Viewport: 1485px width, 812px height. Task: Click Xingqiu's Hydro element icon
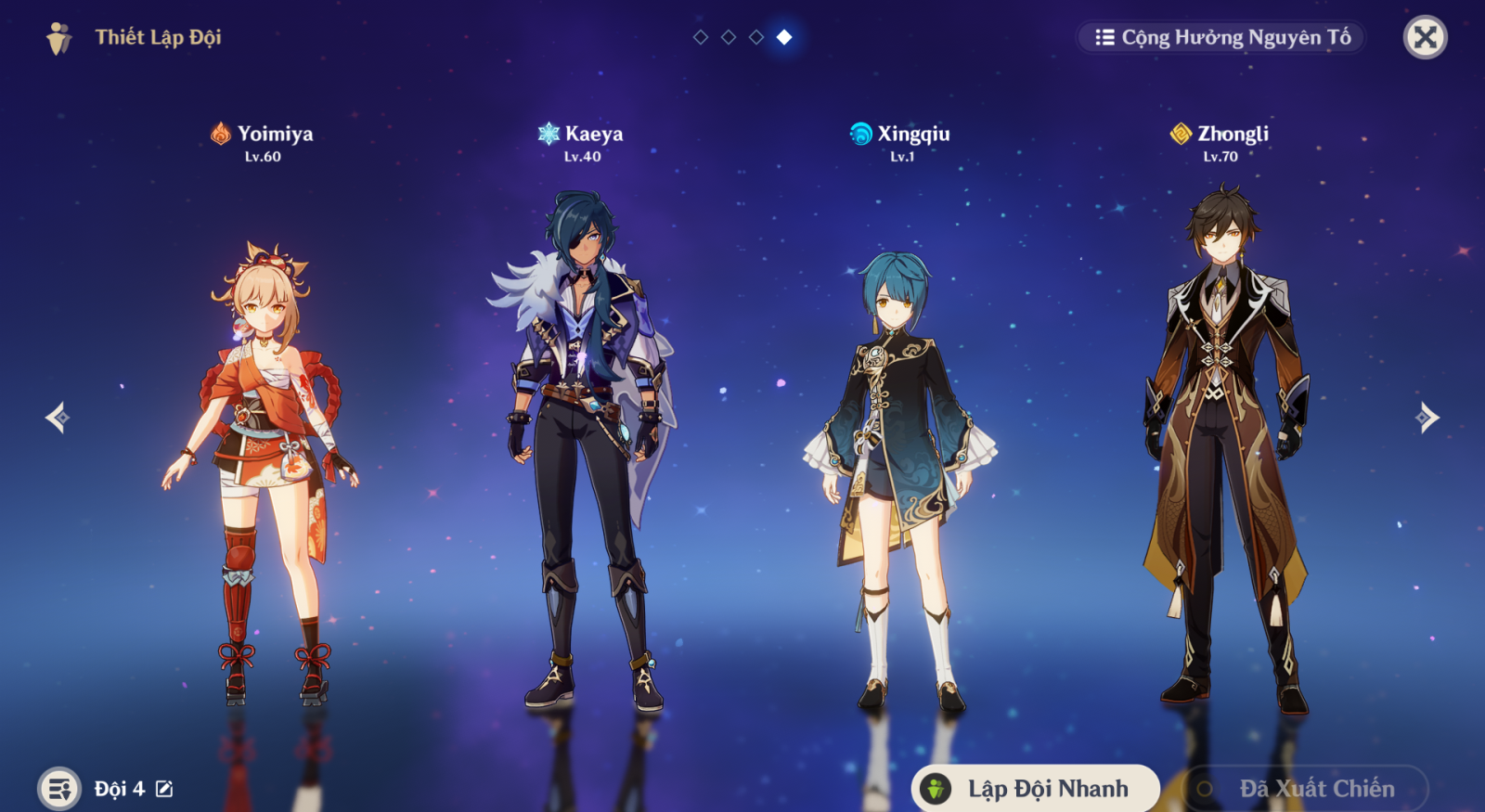click(859, 133)
